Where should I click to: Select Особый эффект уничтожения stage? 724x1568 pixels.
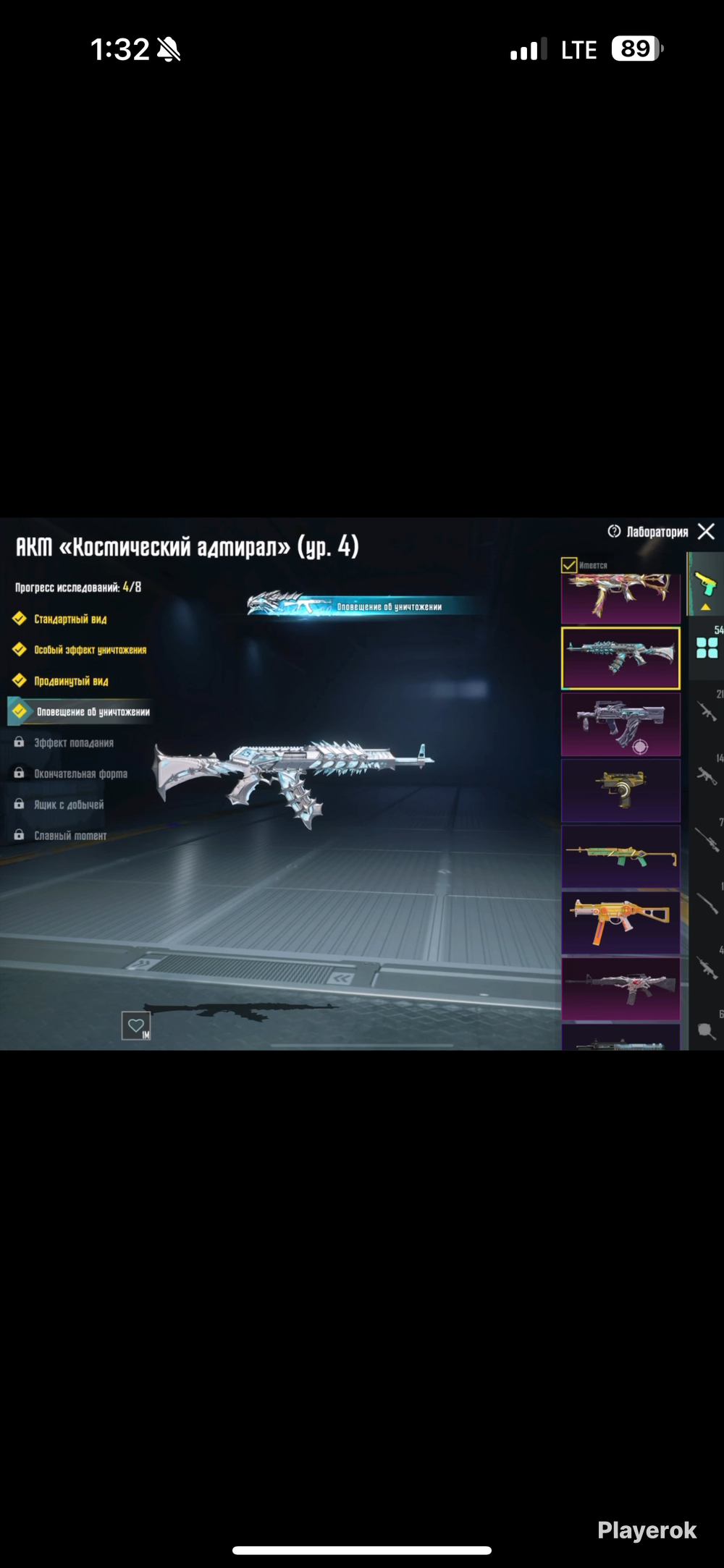point(90,650)
